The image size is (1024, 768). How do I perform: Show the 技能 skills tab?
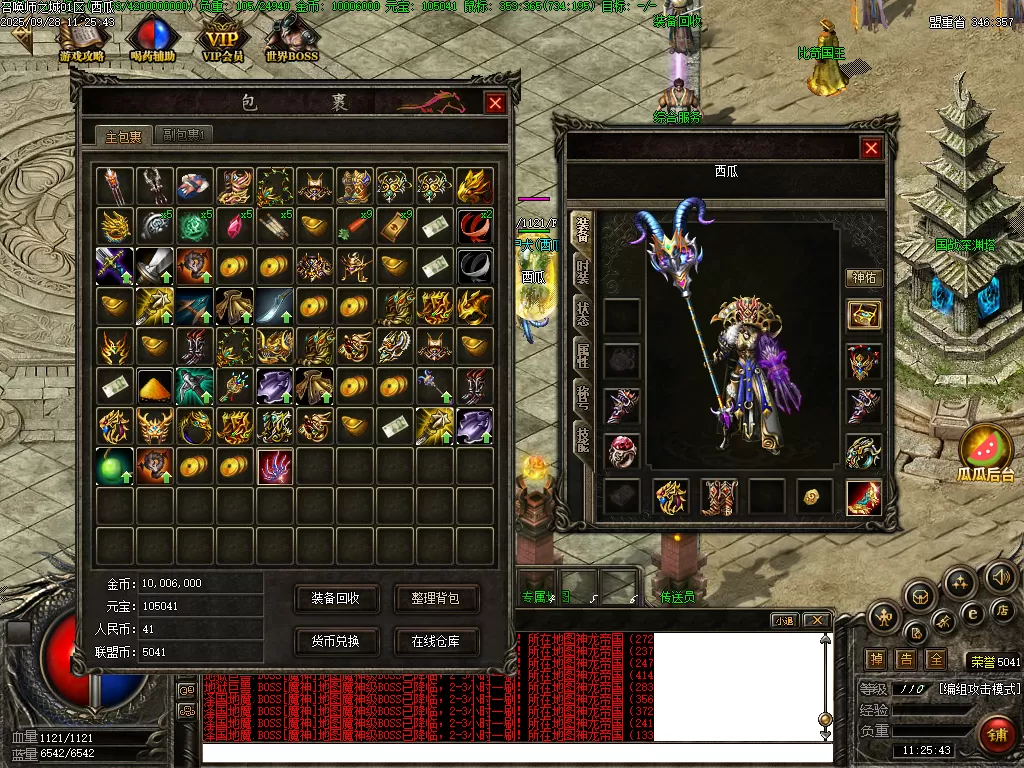click(x=581, y=436)
